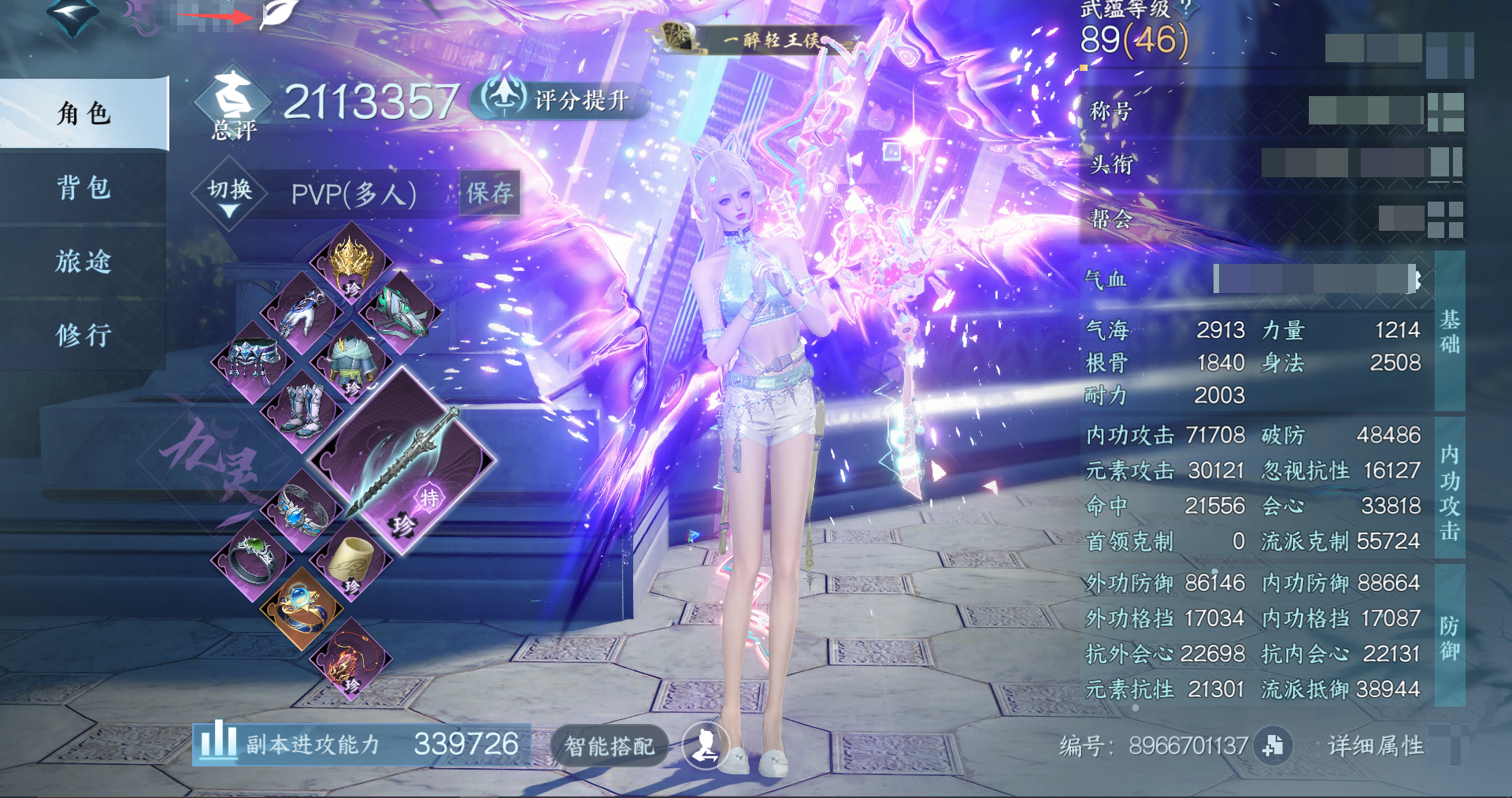The width and height of the screenshot is (1512, 798).
Task: Copy the character ID number icon
Action: click(x=1273, y=745)
